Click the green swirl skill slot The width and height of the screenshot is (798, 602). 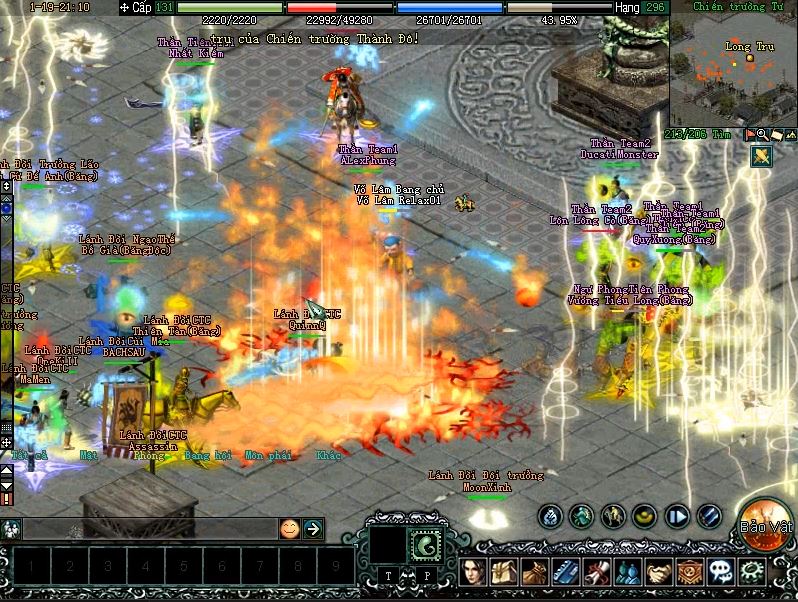click(x=427, y=542)
